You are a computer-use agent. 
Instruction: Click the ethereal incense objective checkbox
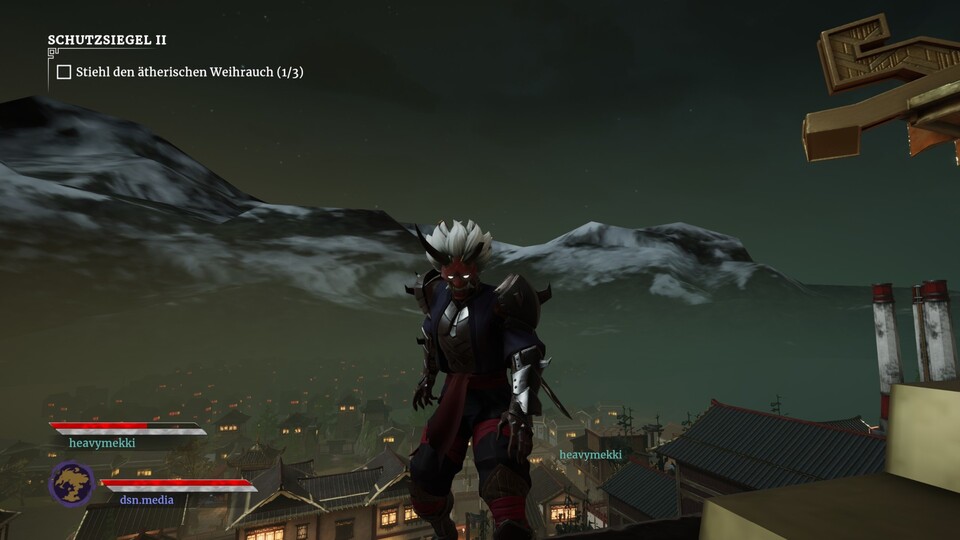point(64,72)
